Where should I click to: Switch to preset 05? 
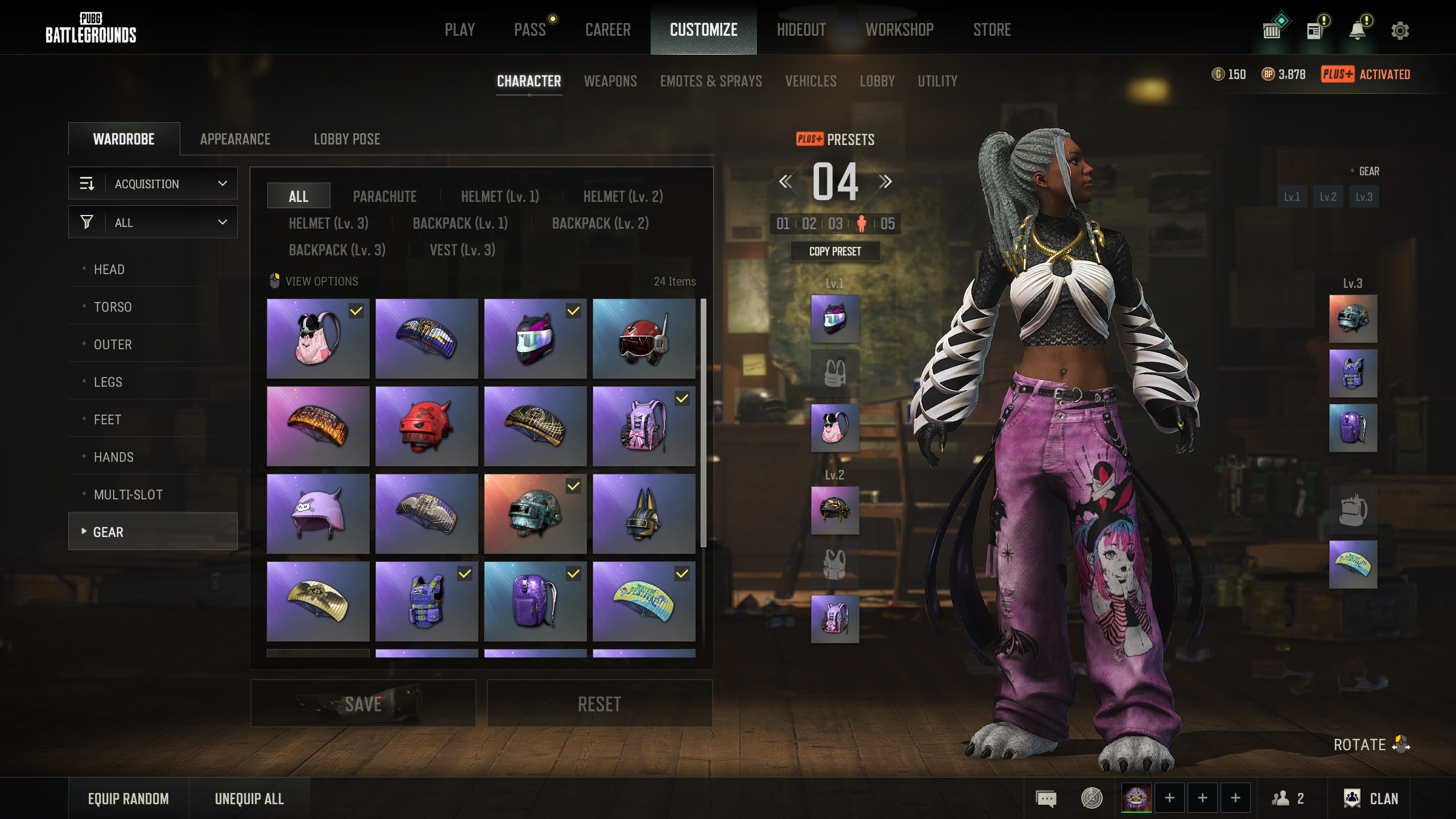click(887, 224)
